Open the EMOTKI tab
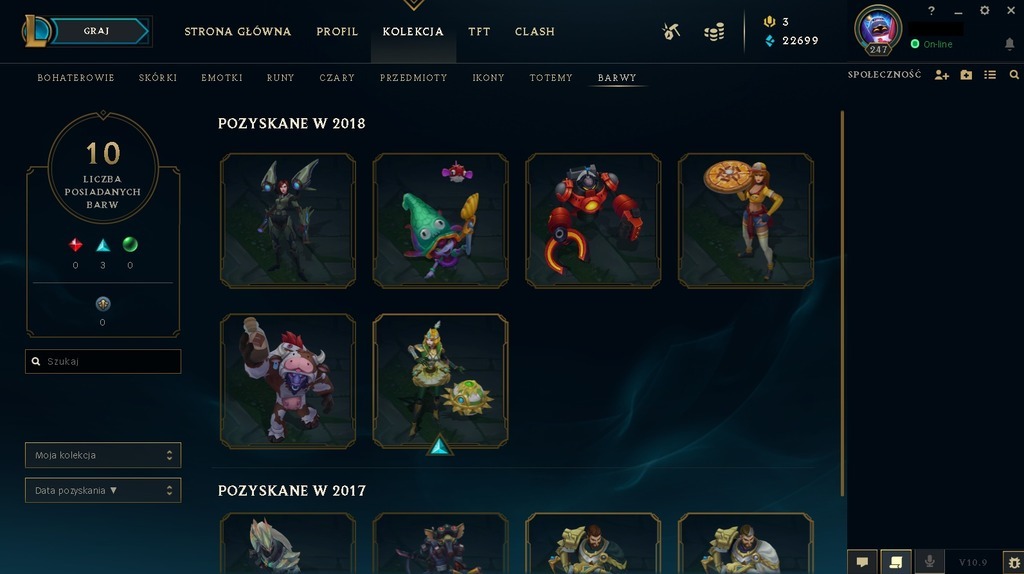The width and height of the screenshot is (1024, 574). [x=222, y=78]
